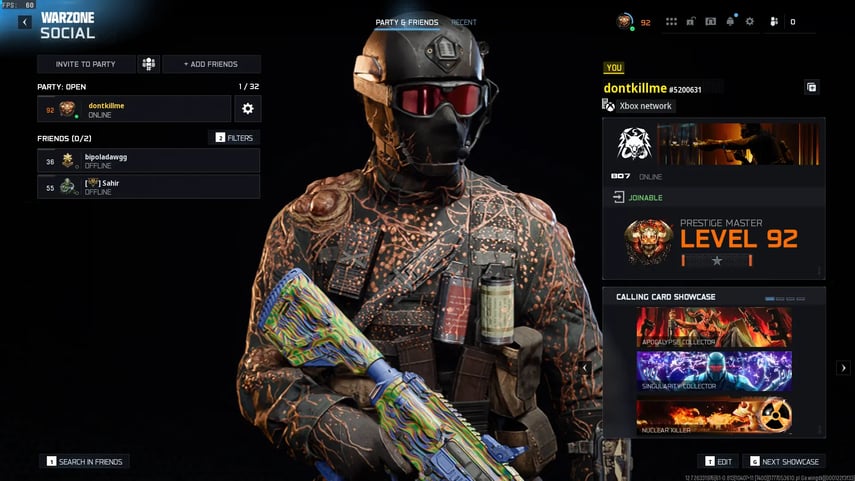Click the Invite to Party button
Viewport: 855px width, 481px height.
pos(85,64)
